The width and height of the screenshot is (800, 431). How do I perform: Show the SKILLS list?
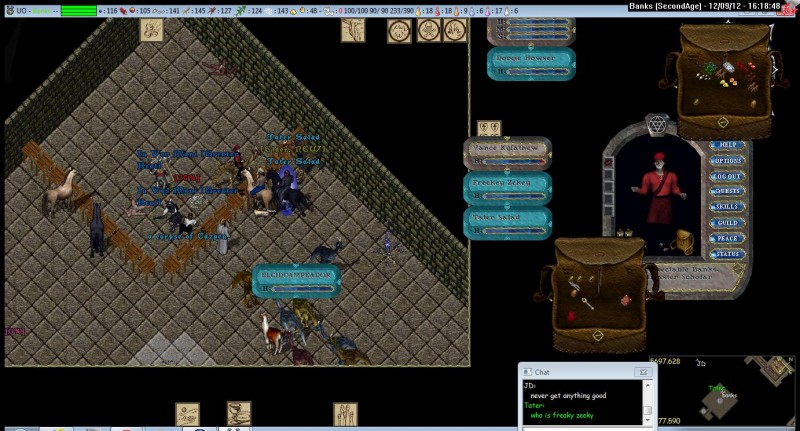(727, 207)
